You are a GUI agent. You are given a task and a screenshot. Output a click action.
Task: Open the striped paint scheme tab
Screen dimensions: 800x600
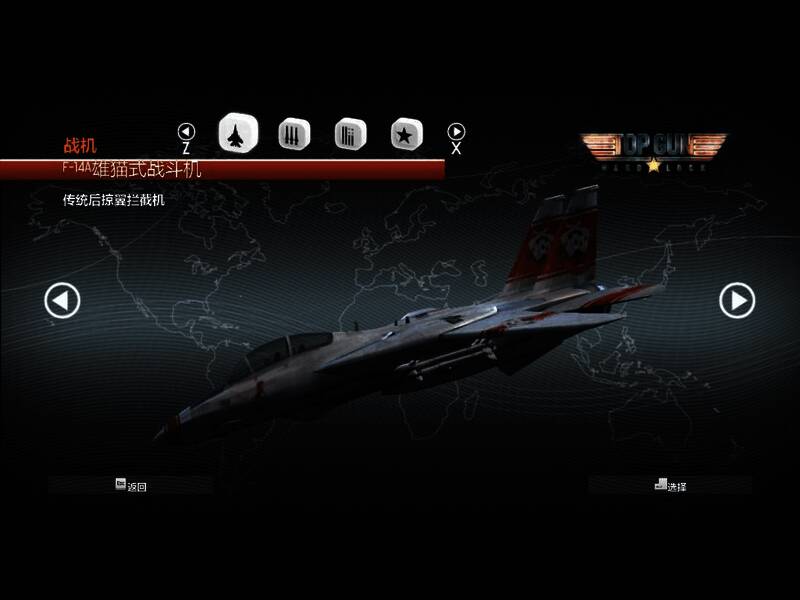(x=350, y=133)
